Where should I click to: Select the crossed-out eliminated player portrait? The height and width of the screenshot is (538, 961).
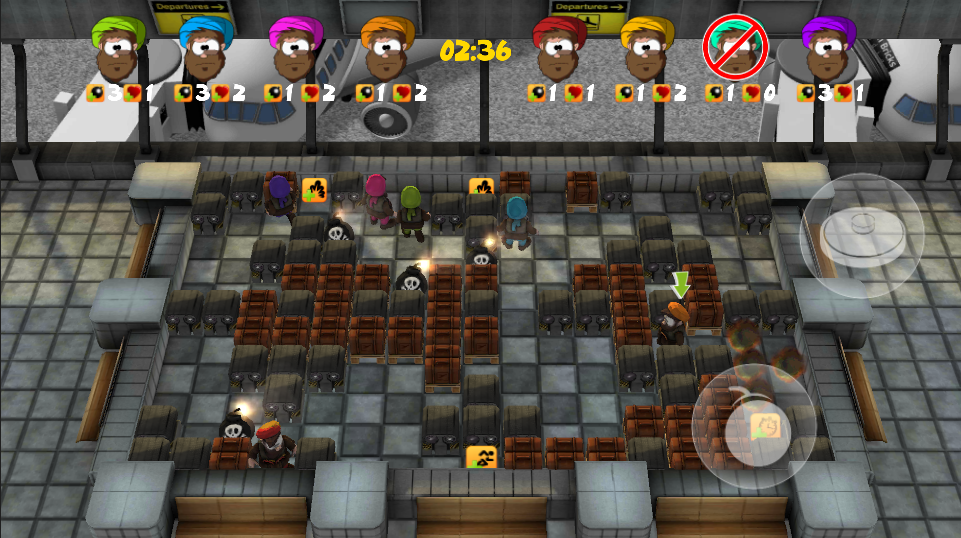click(x=735, y=47)
